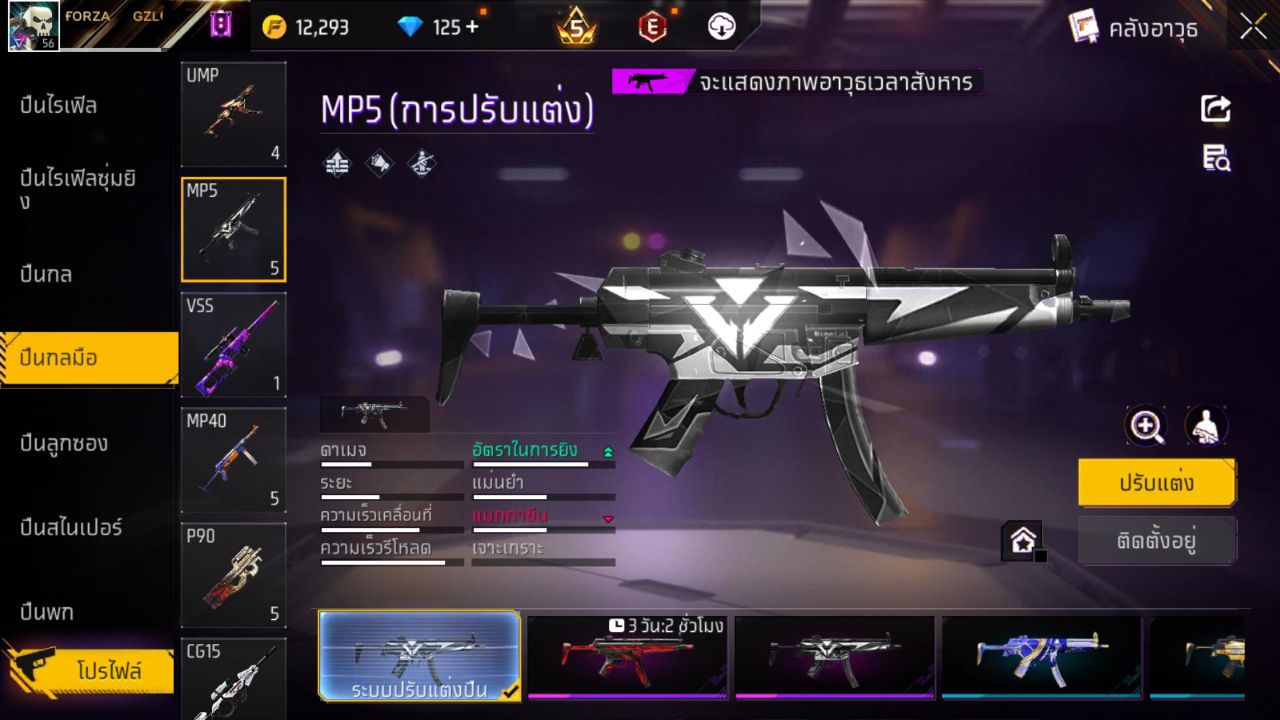The height and width of the screenshot is (720, 1280).
Task: Tap the checkmark on the equipped gun skin thumbnail
Action: tap(508, 690)
